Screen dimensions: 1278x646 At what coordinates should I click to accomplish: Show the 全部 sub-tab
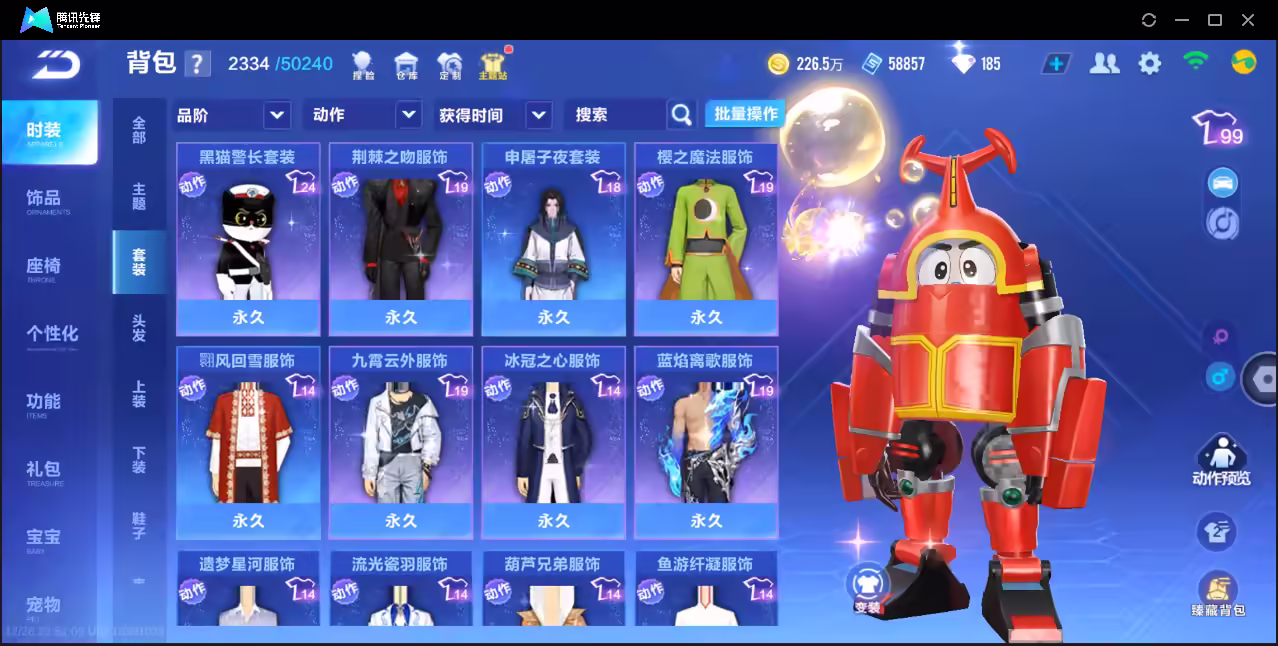[x=139, y=130]
